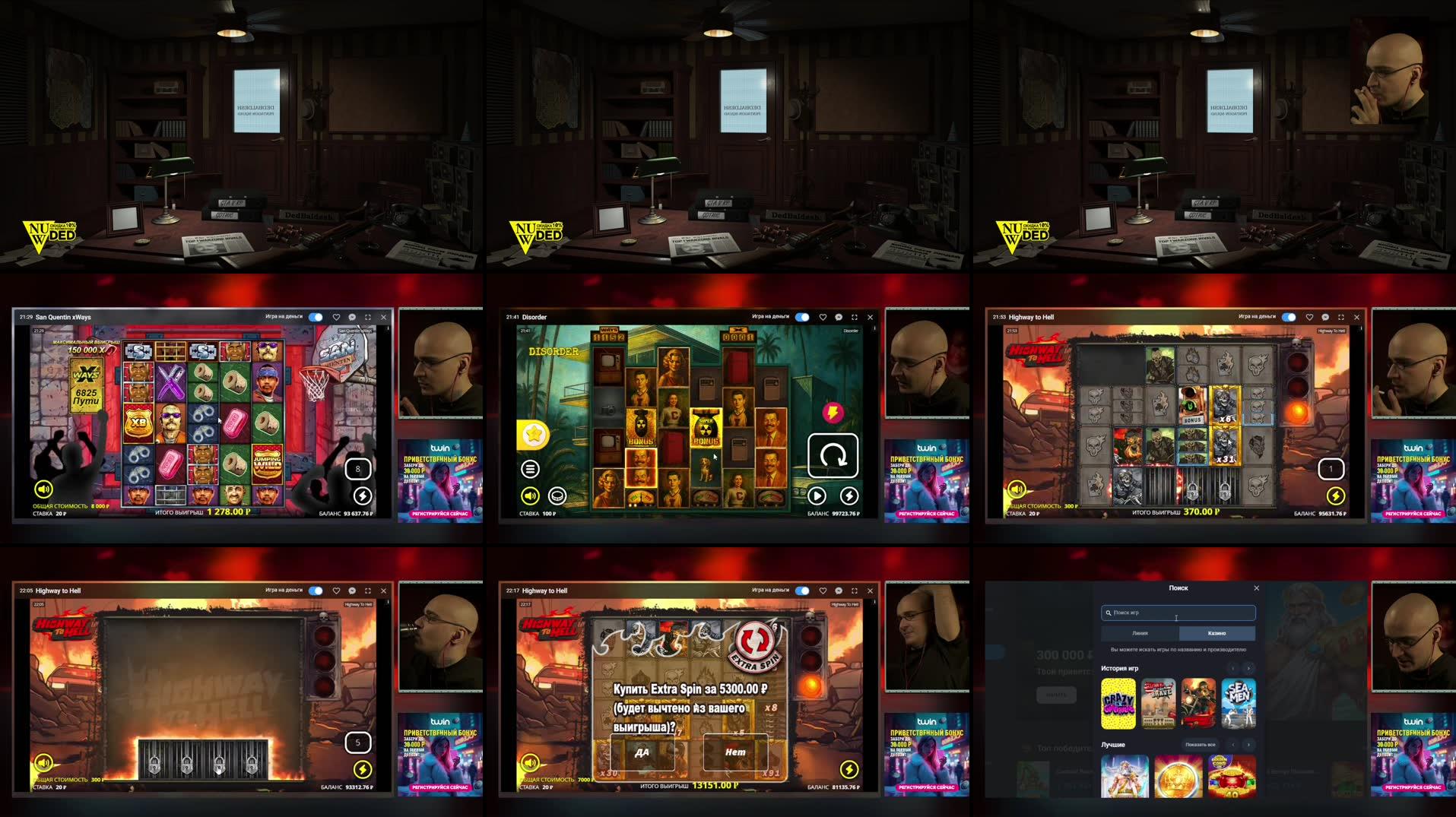Toggle the Игра на деньги switch in Disorder
1456x817 pixels.
pos(803,317)
